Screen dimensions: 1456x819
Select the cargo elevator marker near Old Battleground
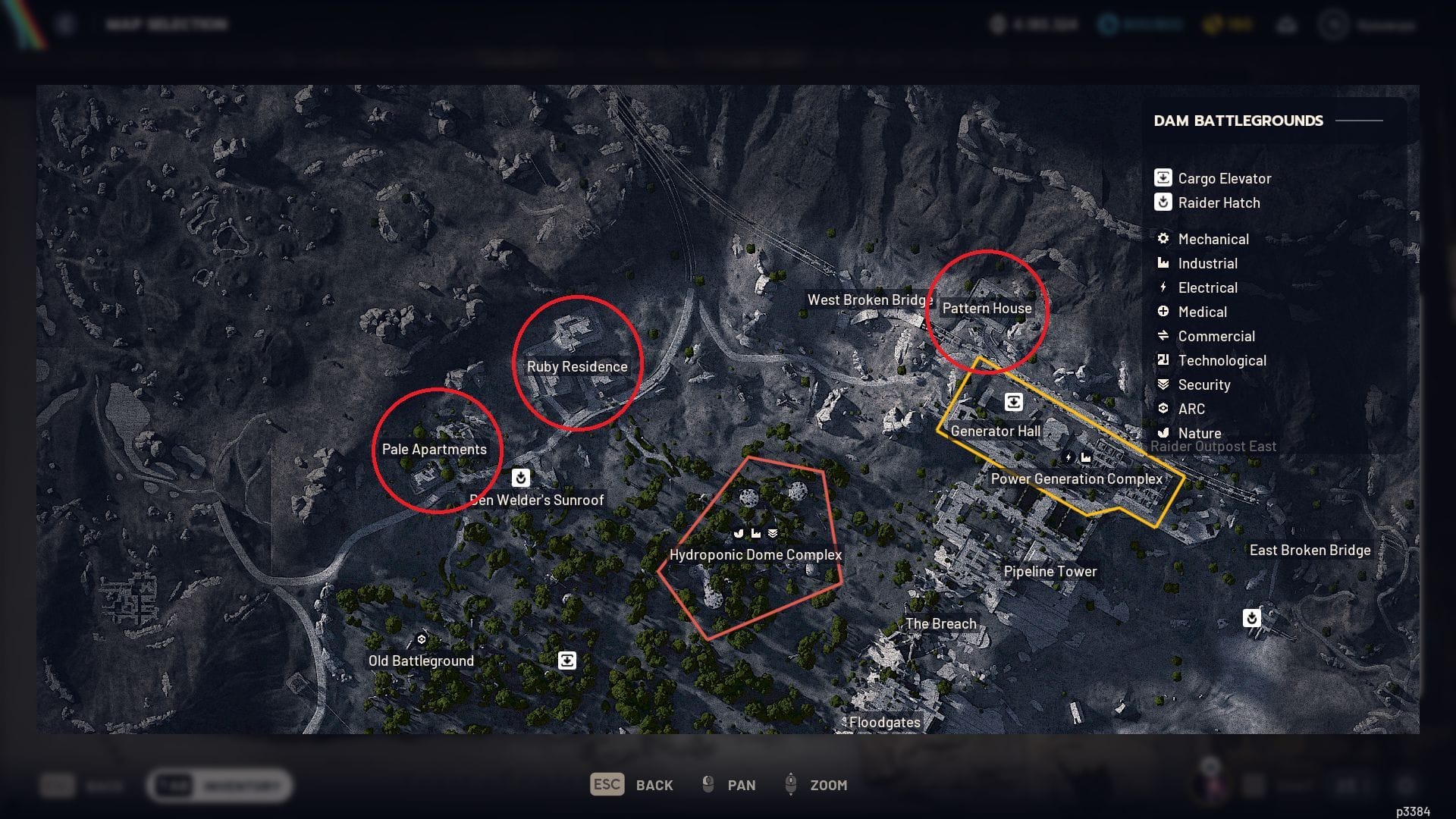567,661
